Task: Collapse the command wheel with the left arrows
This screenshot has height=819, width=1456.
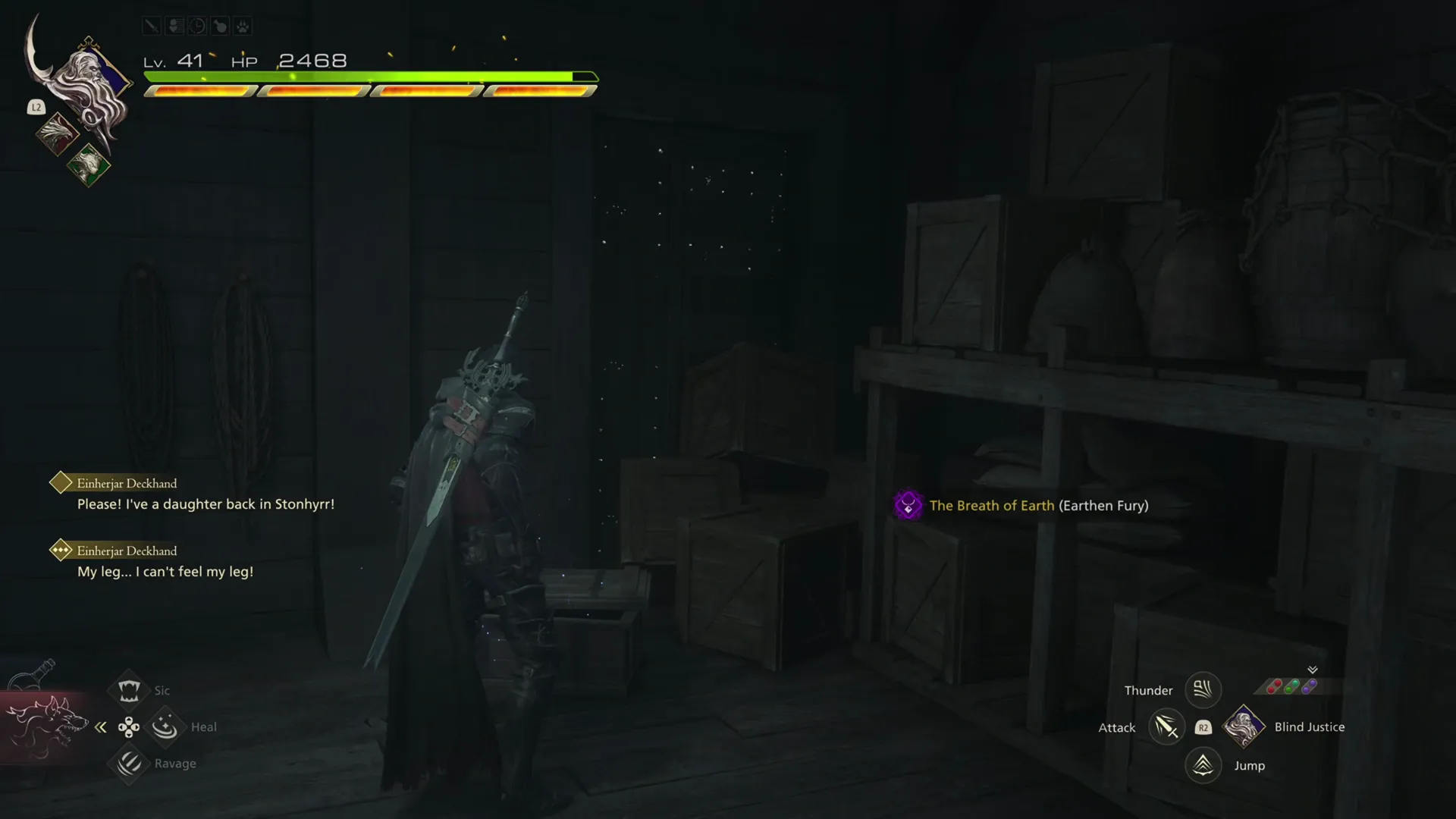Action: pyautogui.click(x=101, y=726)
